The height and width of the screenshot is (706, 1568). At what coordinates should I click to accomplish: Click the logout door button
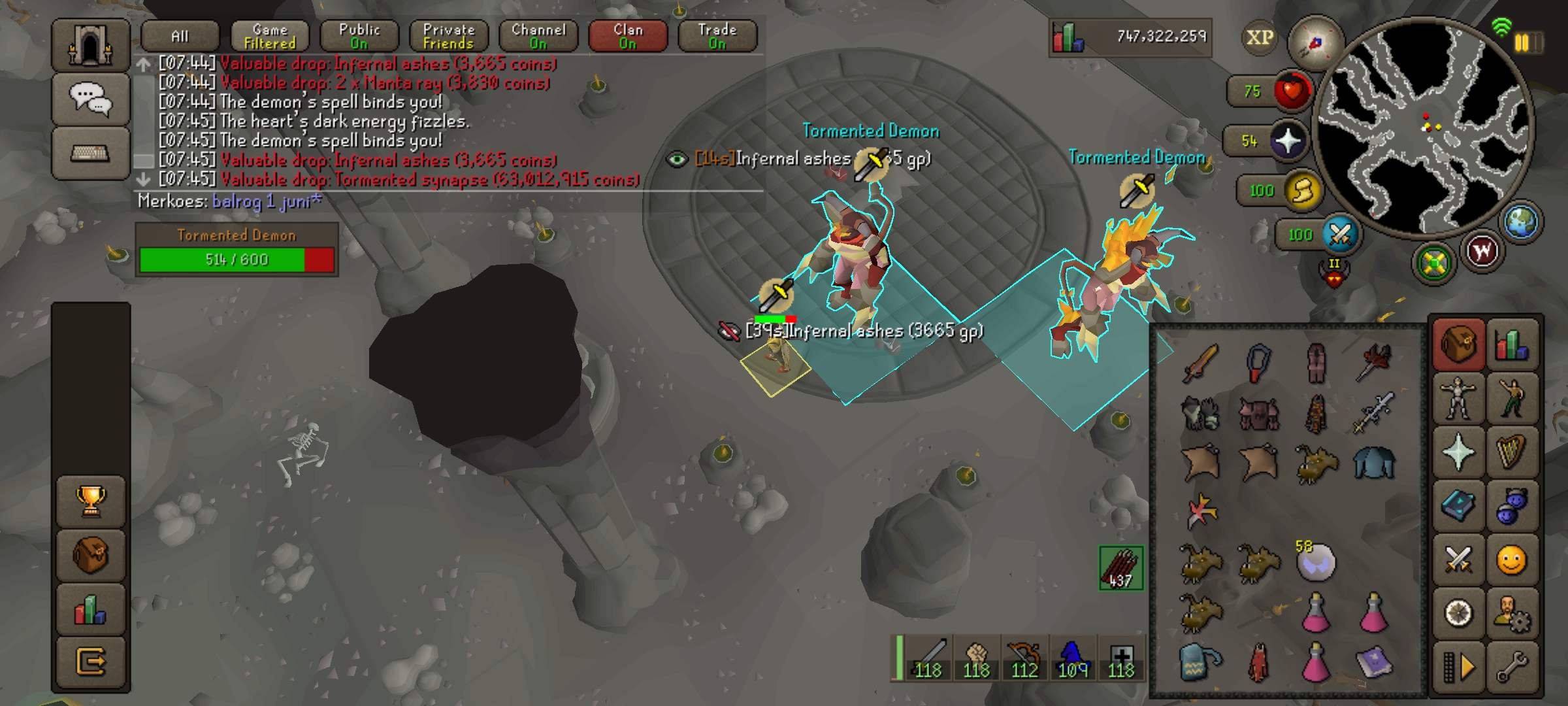(x=91, y=662)
